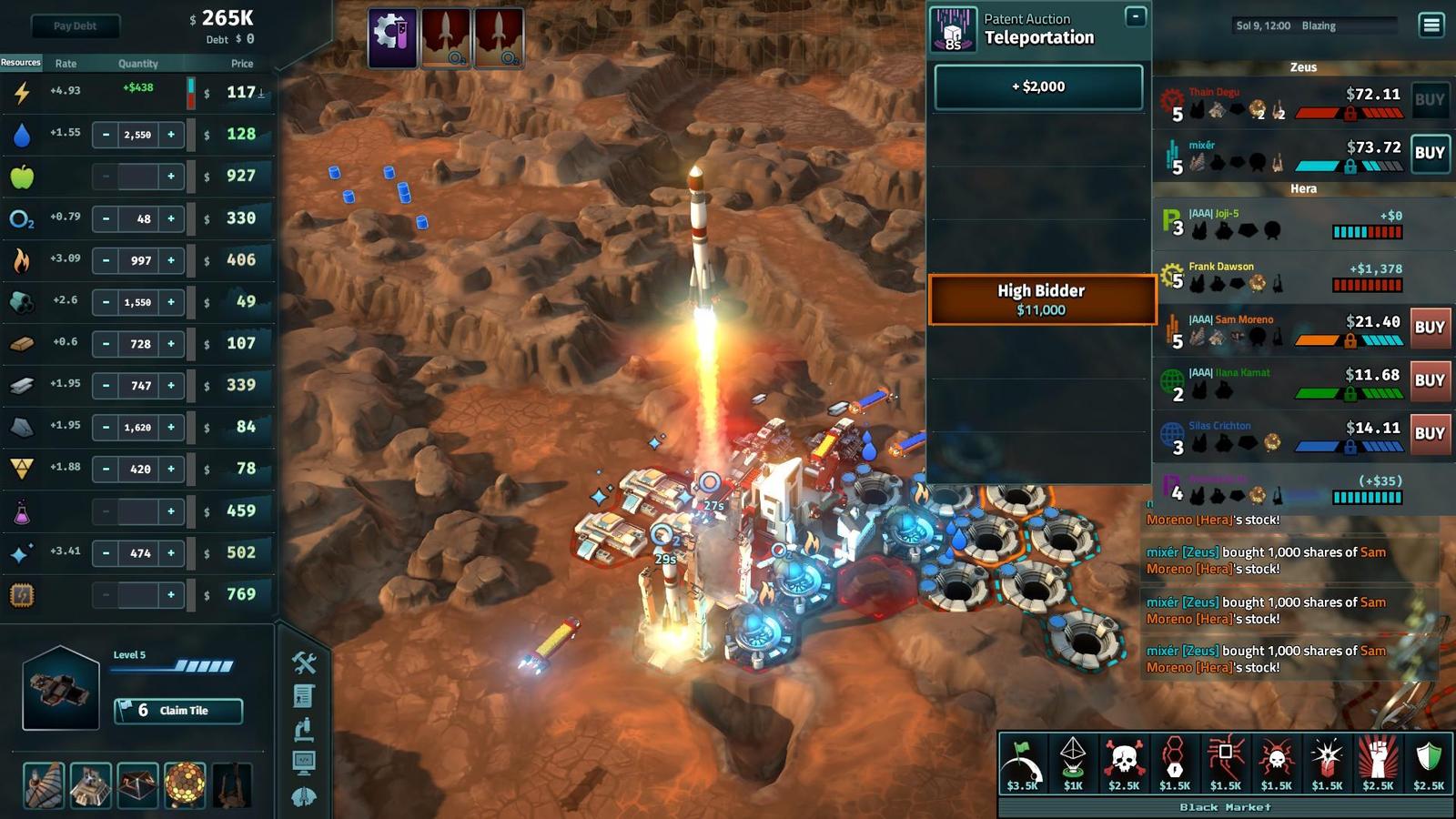
Task: Raise the Teleportation bid by $2,000
Action: [1038, 87]
